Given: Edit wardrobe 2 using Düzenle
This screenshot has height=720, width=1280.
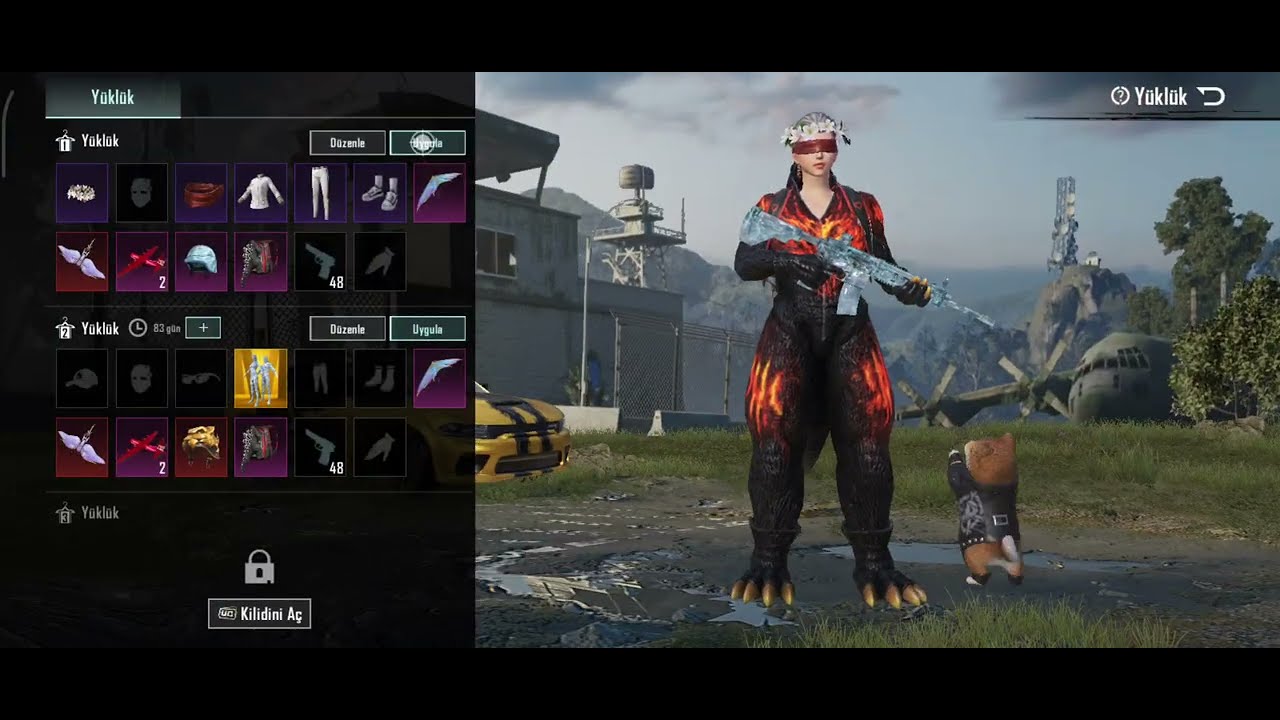Looking at the screenshot, I should (x=347, y=329).
